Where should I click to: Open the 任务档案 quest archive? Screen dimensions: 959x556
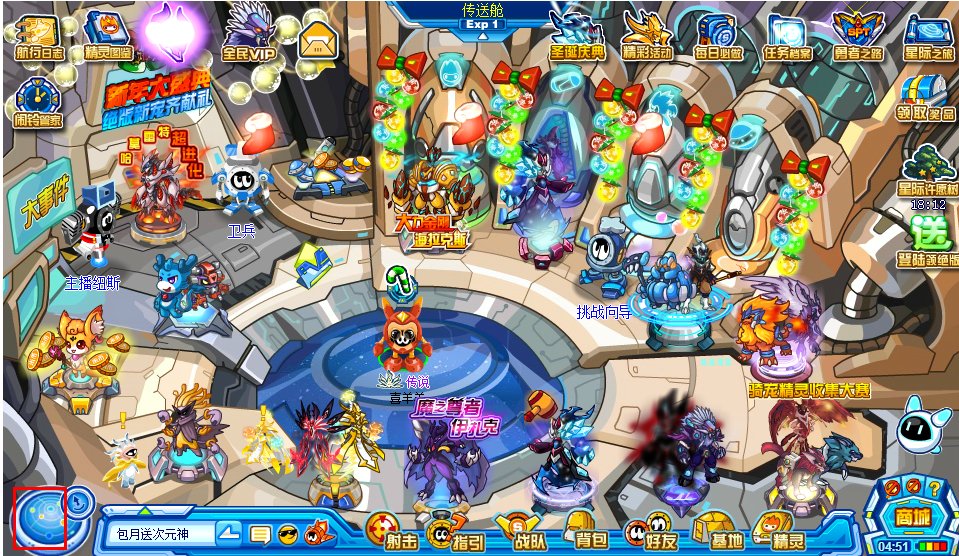787,33
